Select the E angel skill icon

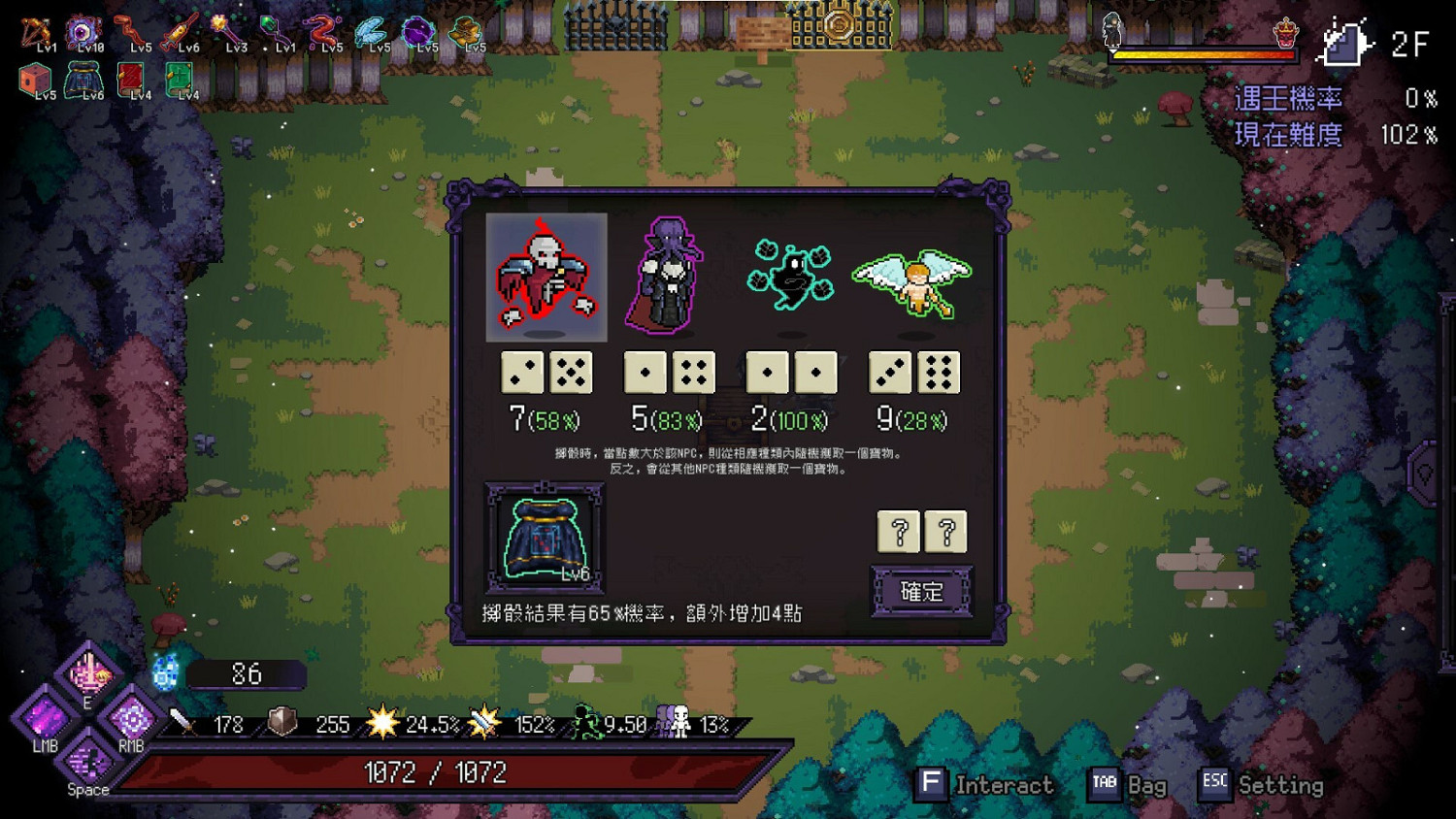(x=89, y=673)
